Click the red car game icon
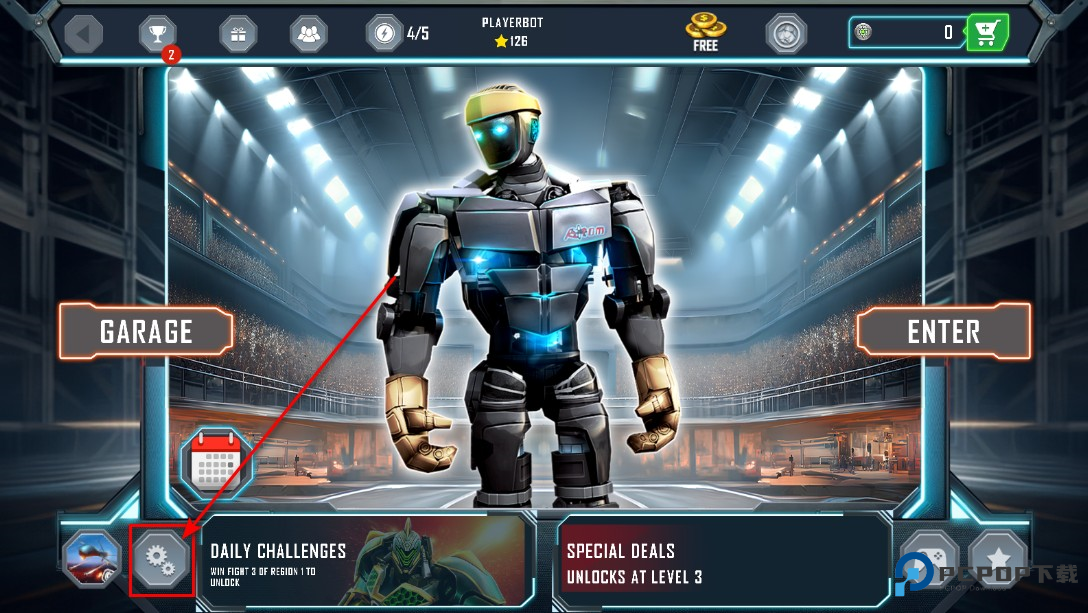The width and height of the screenshot is (1088, 613). [92, 560]
